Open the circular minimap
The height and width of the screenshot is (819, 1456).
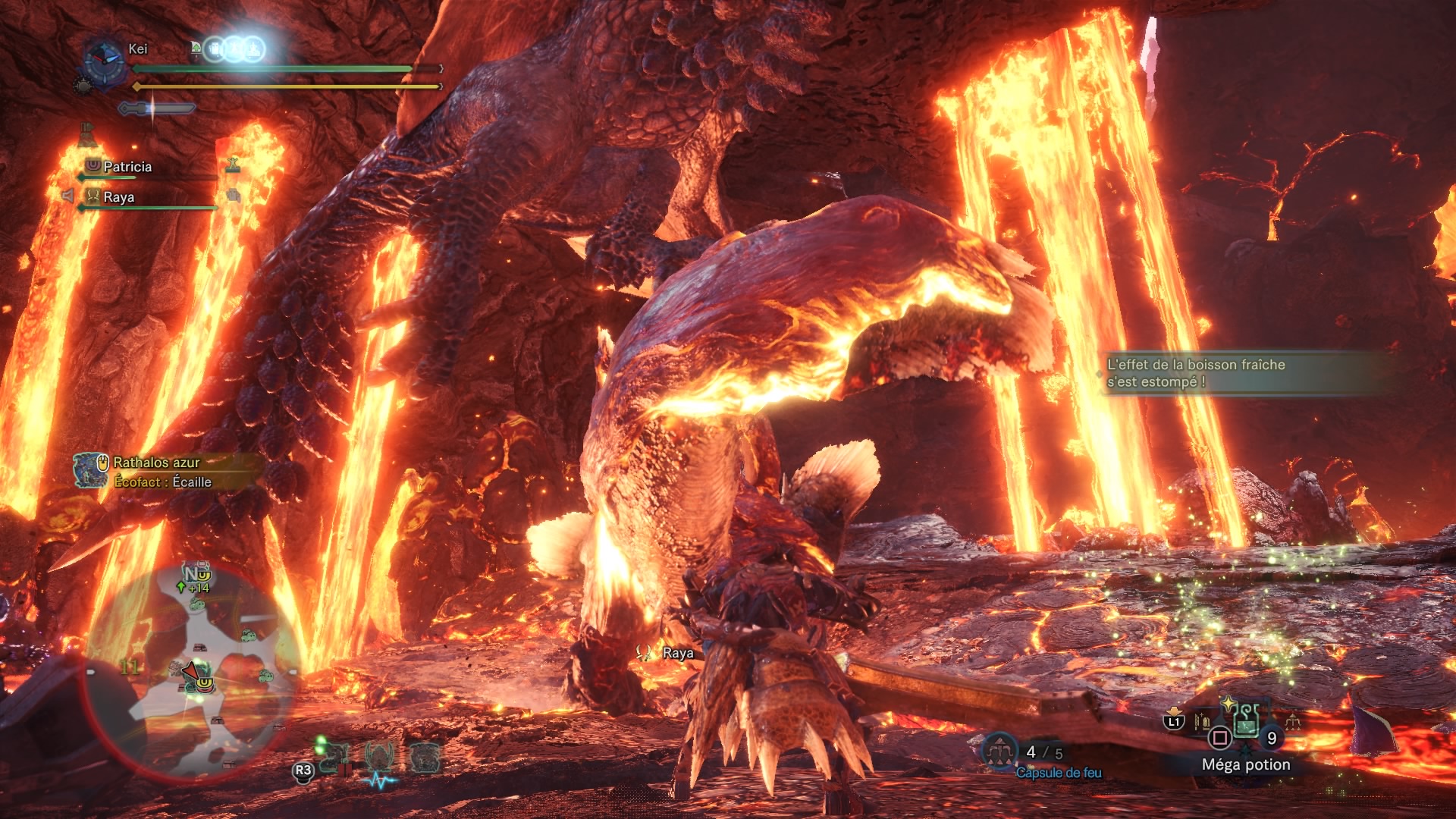[x=196, y=667]
